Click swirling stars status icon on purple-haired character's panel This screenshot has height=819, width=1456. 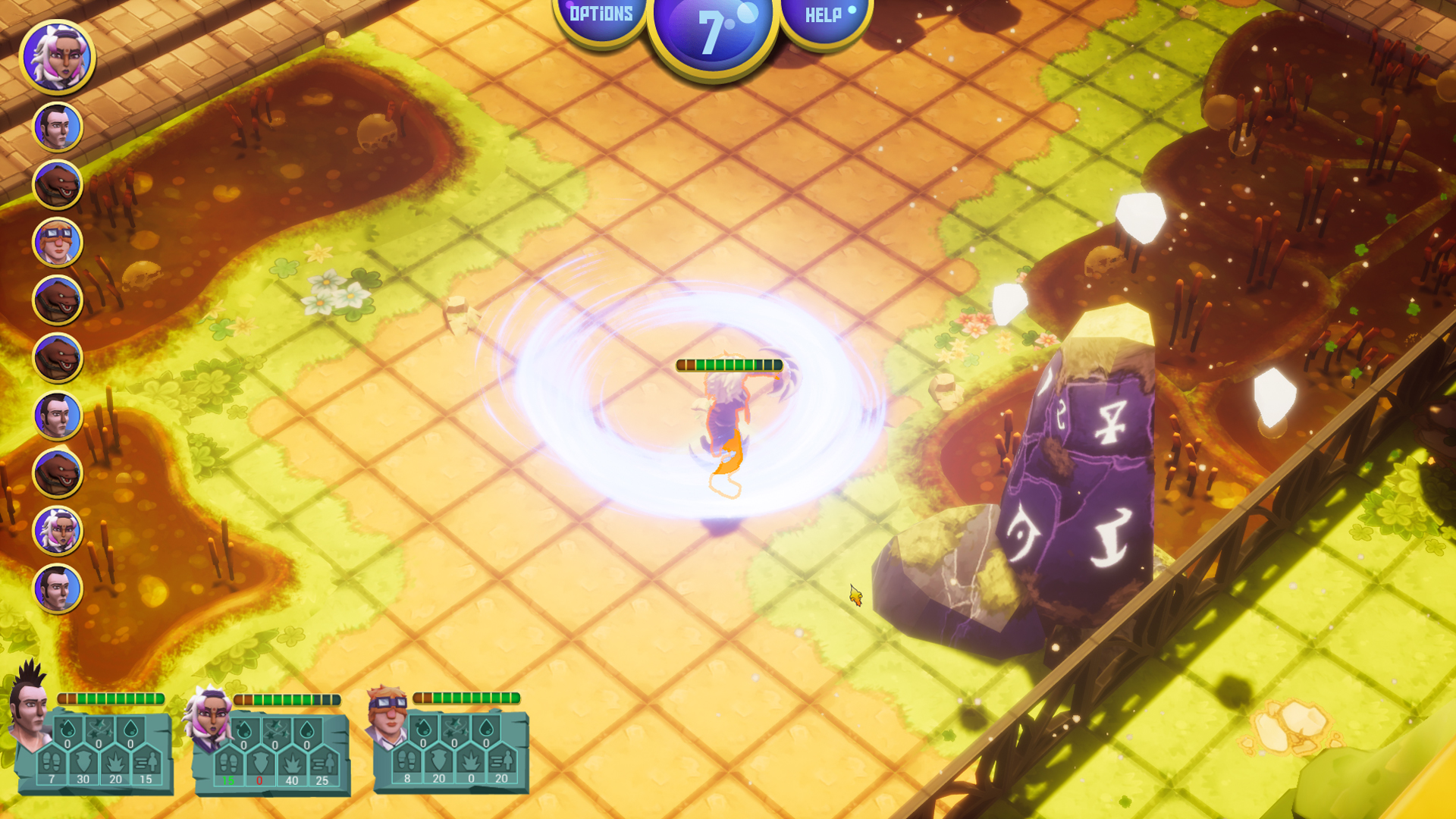pos(275,728)
